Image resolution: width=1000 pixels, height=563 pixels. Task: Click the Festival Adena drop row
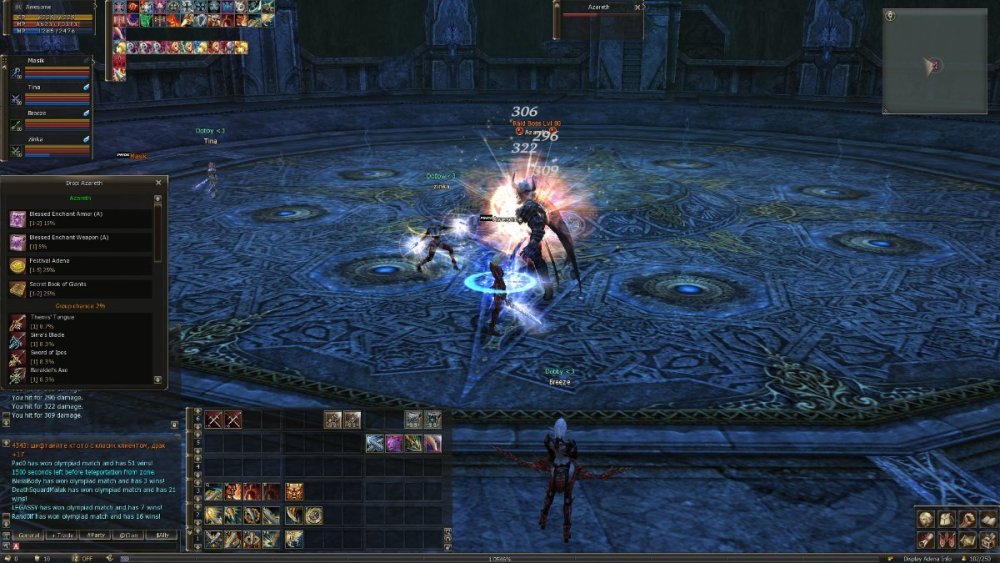80,265
